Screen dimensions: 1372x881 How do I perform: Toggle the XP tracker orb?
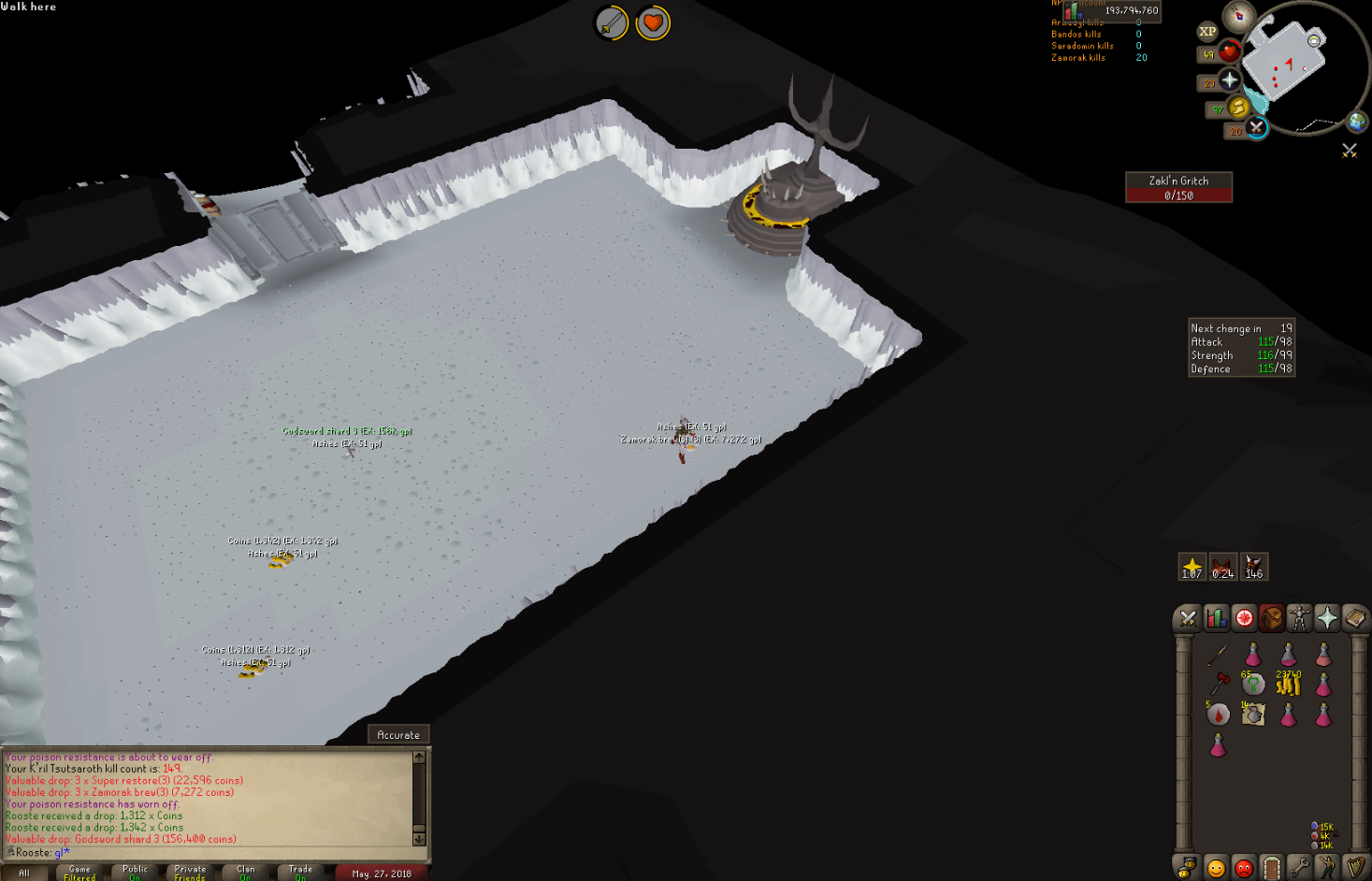pos(1206,32)
